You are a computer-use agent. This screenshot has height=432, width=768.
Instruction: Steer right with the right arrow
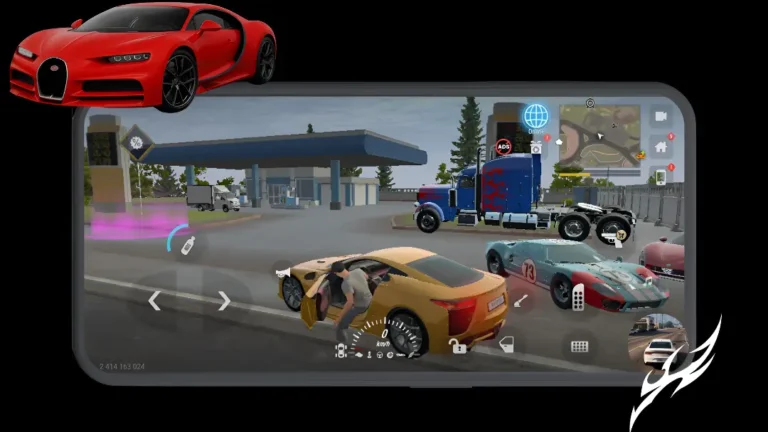click(x=224, y=300)
